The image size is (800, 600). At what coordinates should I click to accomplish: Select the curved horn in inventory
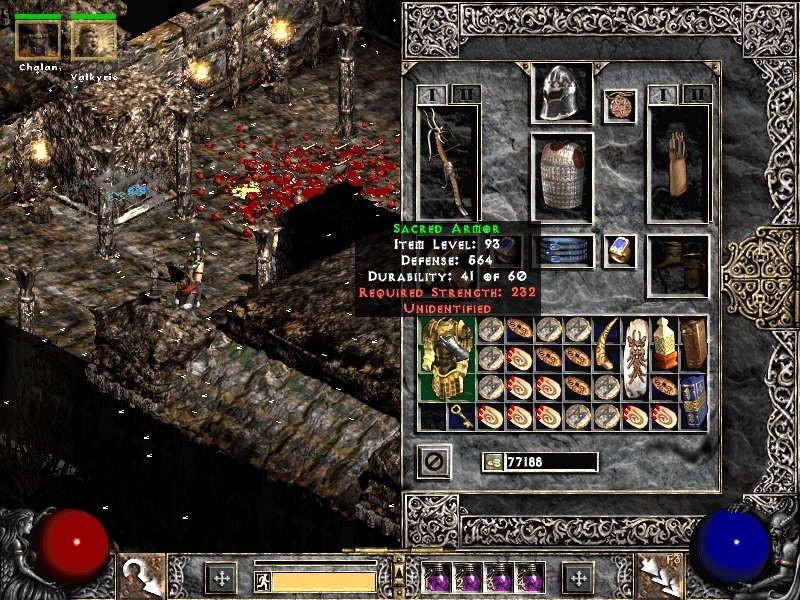click(607, 345)
